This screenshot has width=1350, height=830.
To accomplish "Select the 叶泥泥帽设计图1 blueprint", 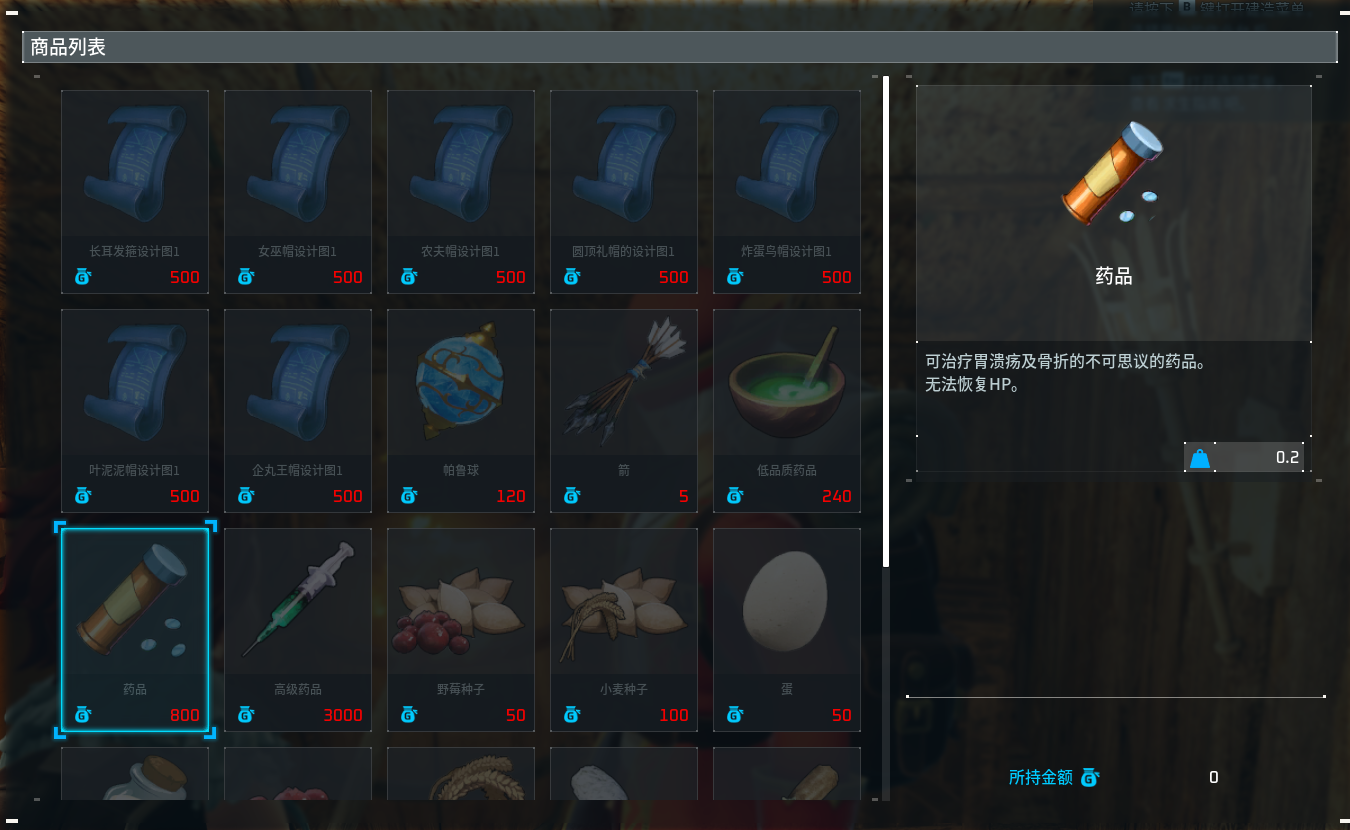I will pos(135,411).
